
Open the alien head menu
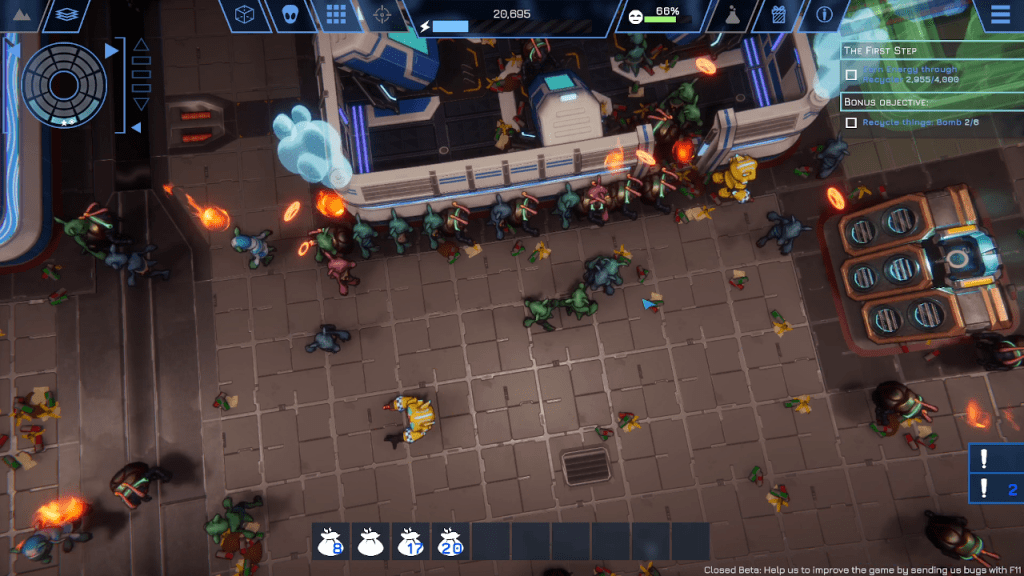pos(289,15)
